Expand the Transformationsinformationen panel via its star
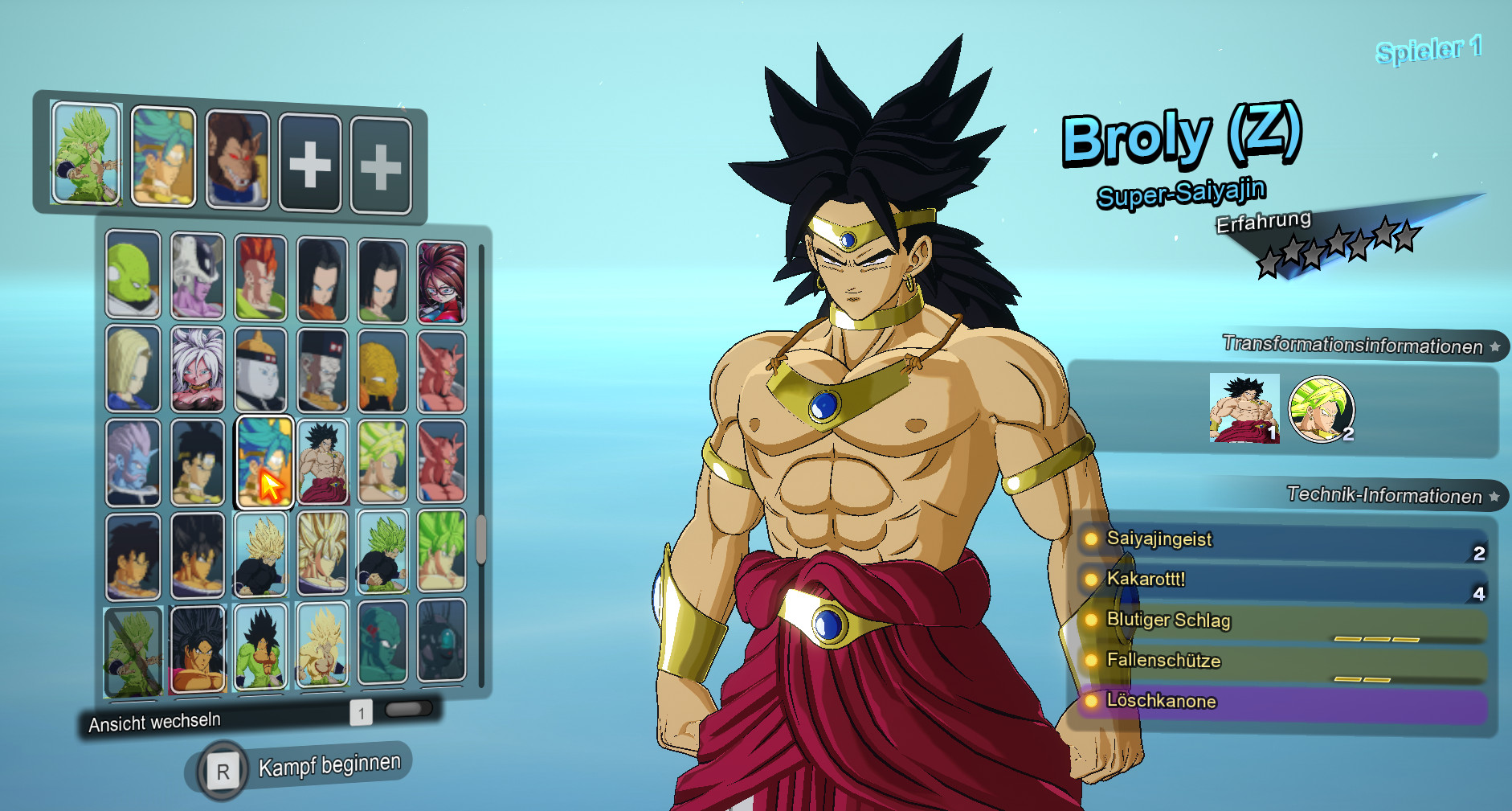 point(1495,348)
